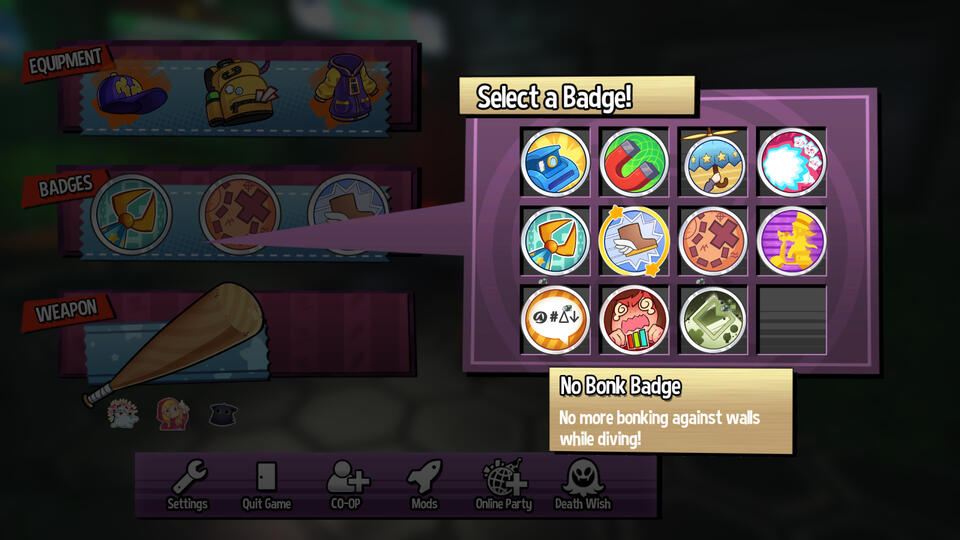Viewport: 960px width, 540px height.
Task: Pick the brown X badge in grid
Action: tap(713, 241)
